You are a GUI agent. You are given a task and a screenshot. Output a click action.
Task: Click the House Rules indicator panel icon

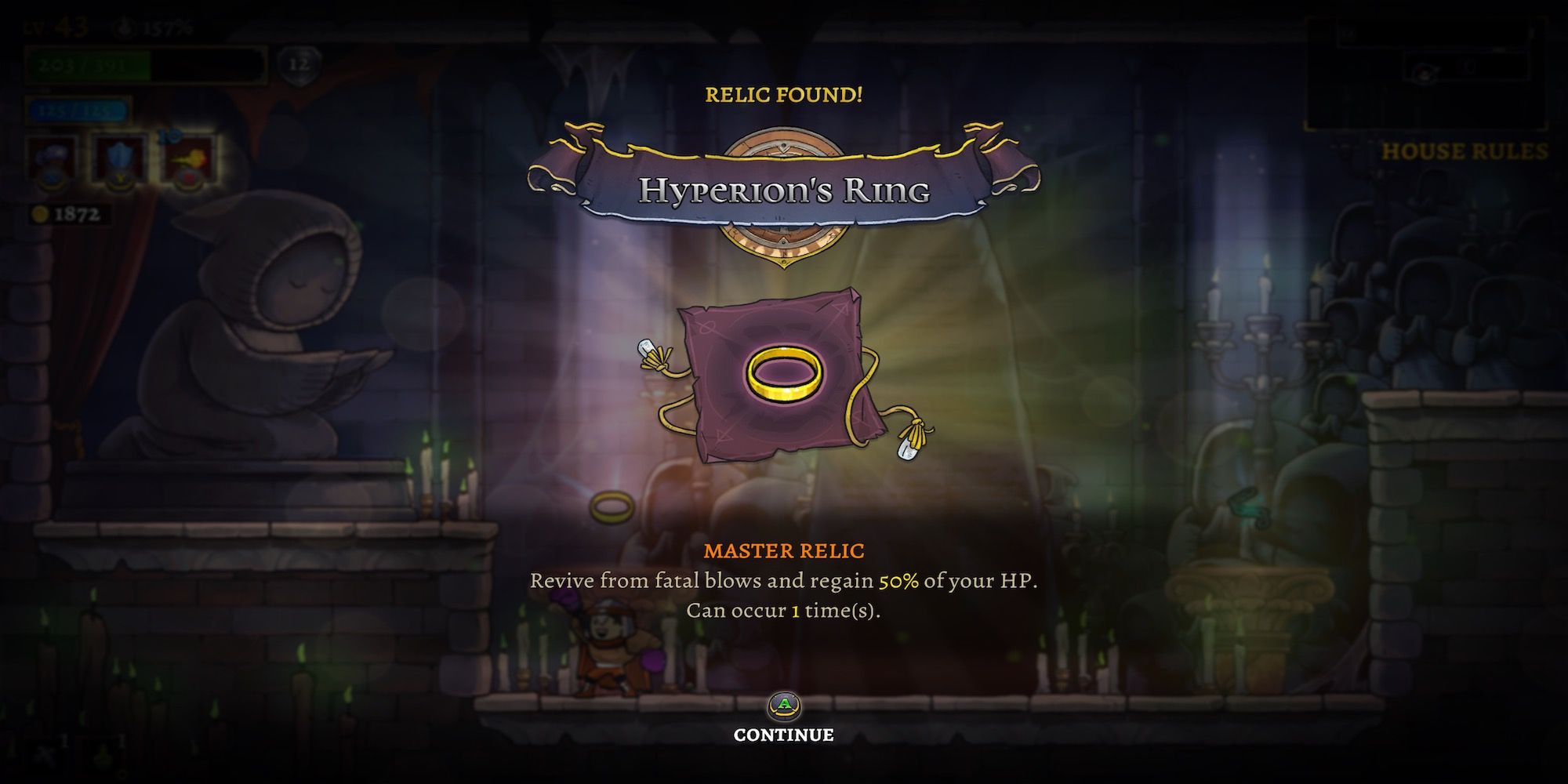pyautogui.click(x=1425, y=72)
